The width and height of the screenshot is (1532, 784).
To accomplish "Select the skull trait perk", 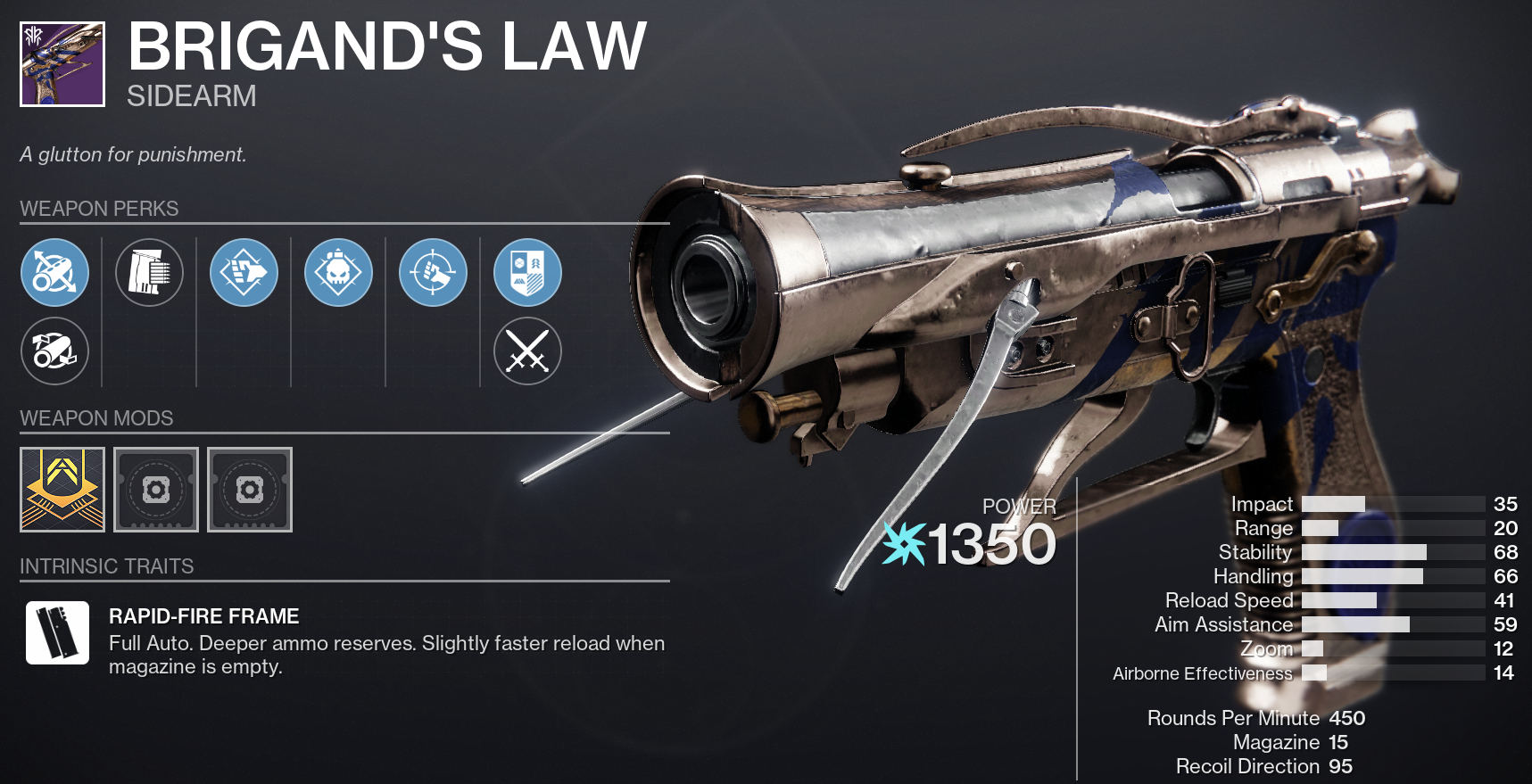I will [339, 273].
